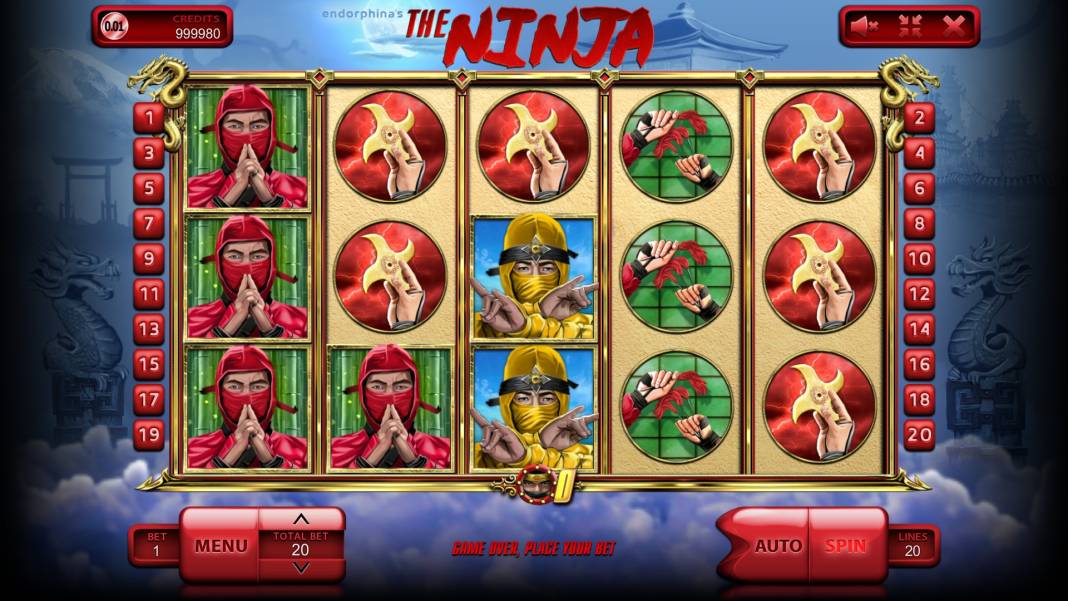Select payline number 2
This screenshot has height=601, width=1068.
pyautogui.click(x=919, y=118)
